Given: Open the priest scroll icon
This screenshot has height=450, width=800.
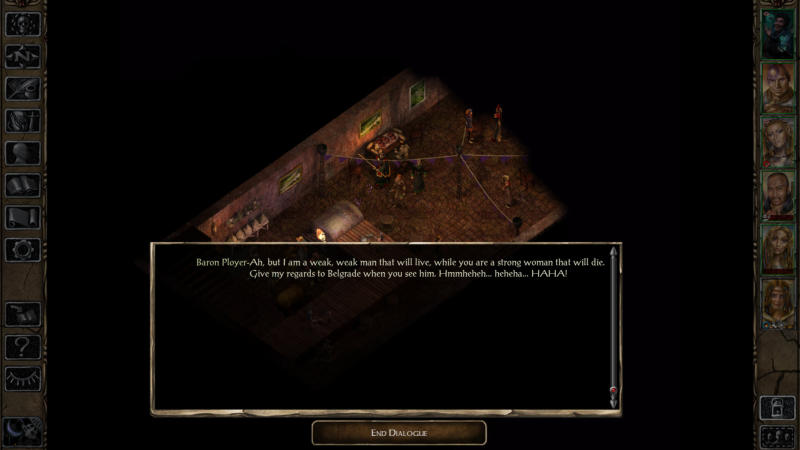Looking at the screenshot, I should click(x=22, y=218).
